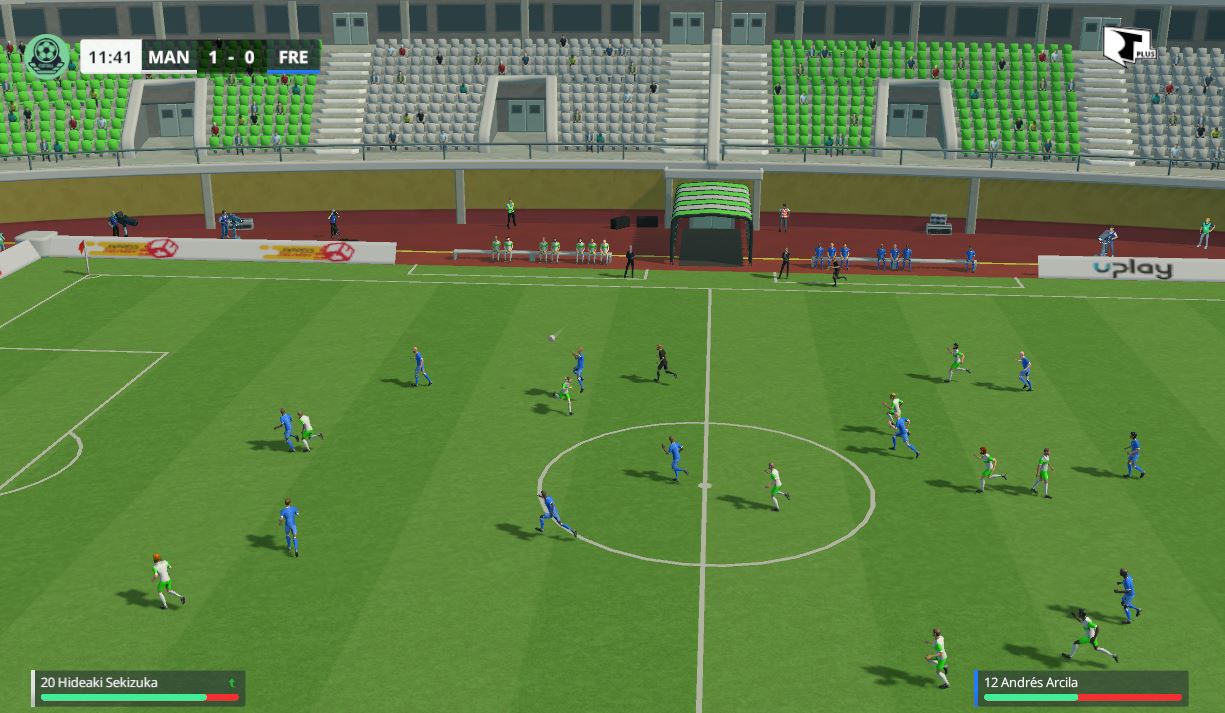Select the Hideaki Sekizuka player panel
The height and width of the screenshot is (713, 1225).
tap(138, 688)
